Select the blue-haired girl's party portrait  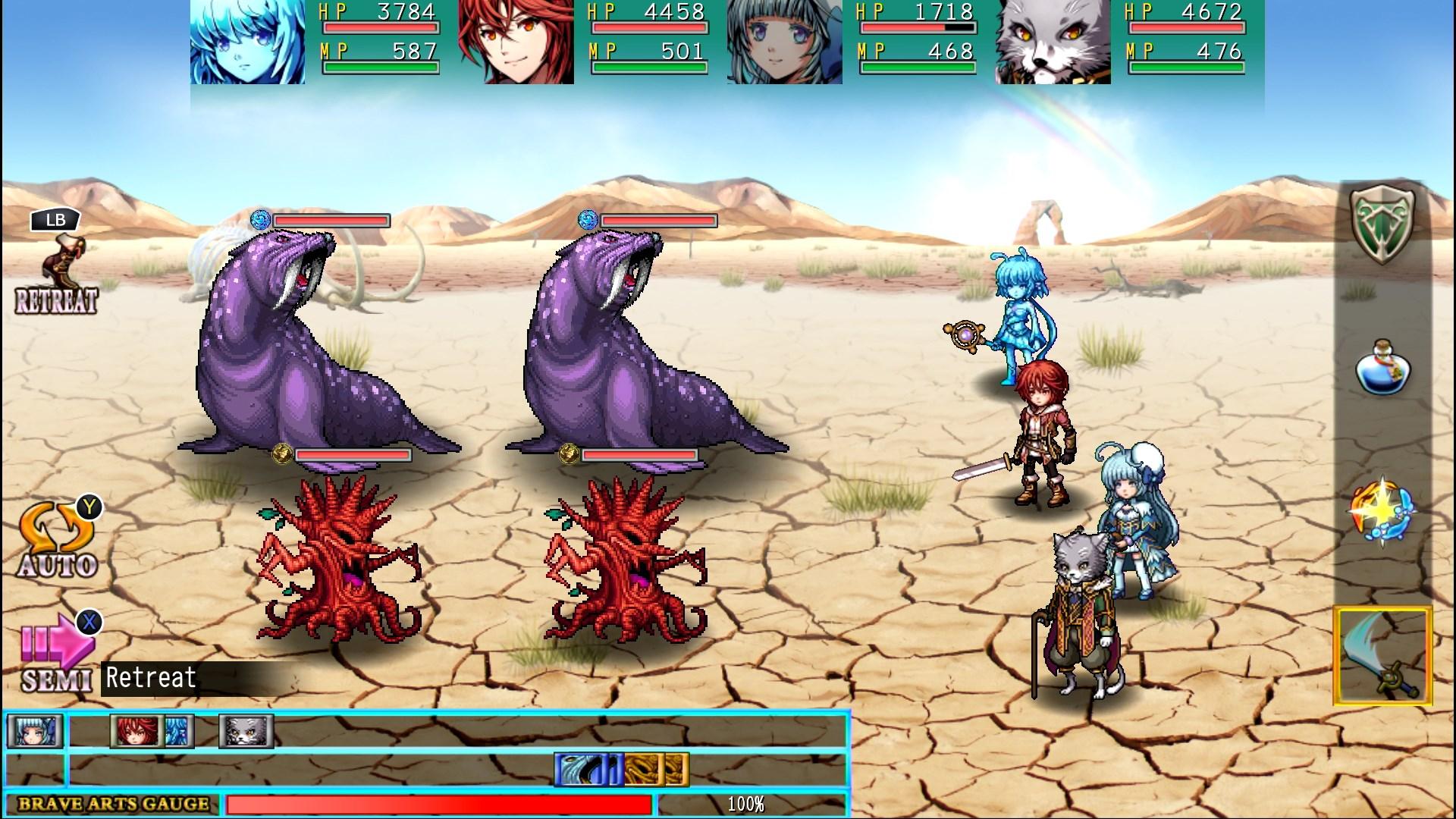[248, 42]
